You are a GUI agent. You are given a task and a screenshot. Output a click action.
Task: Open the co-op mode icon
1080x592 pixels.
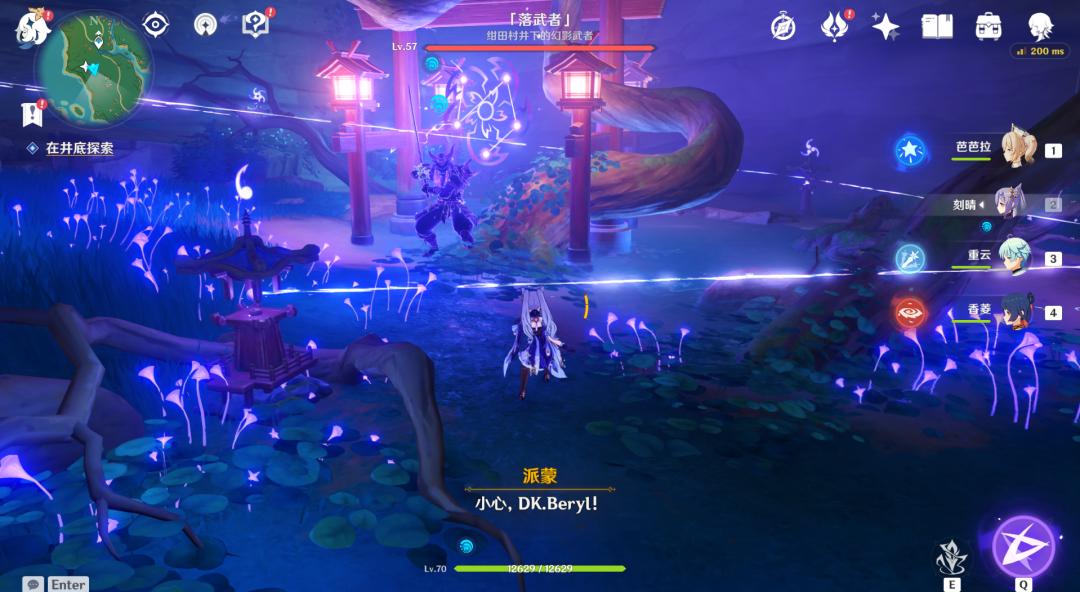pos(205,24)
